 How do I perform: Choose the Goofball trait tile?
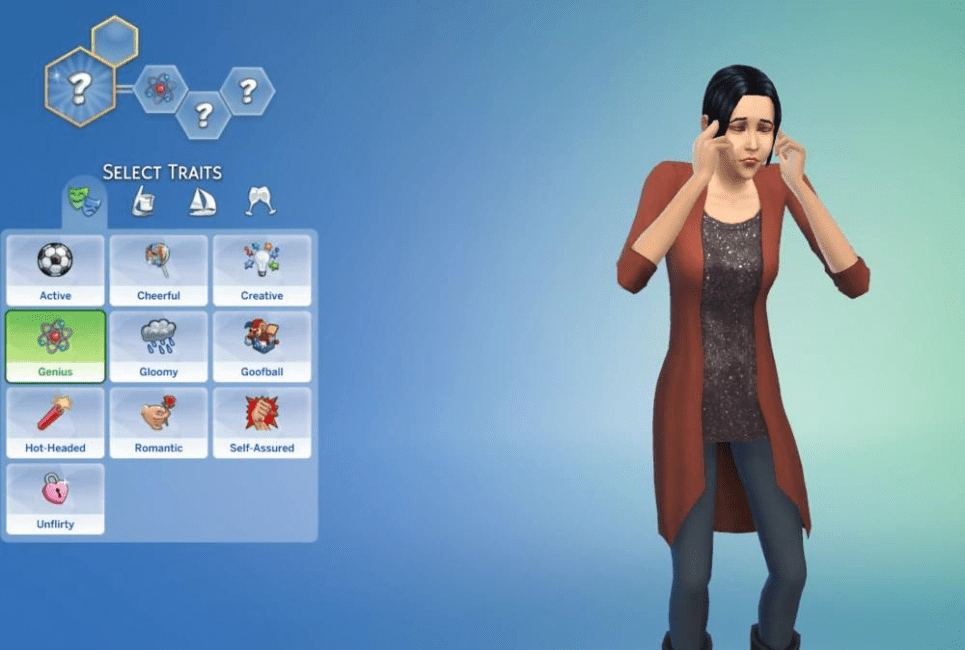point(262,346)
